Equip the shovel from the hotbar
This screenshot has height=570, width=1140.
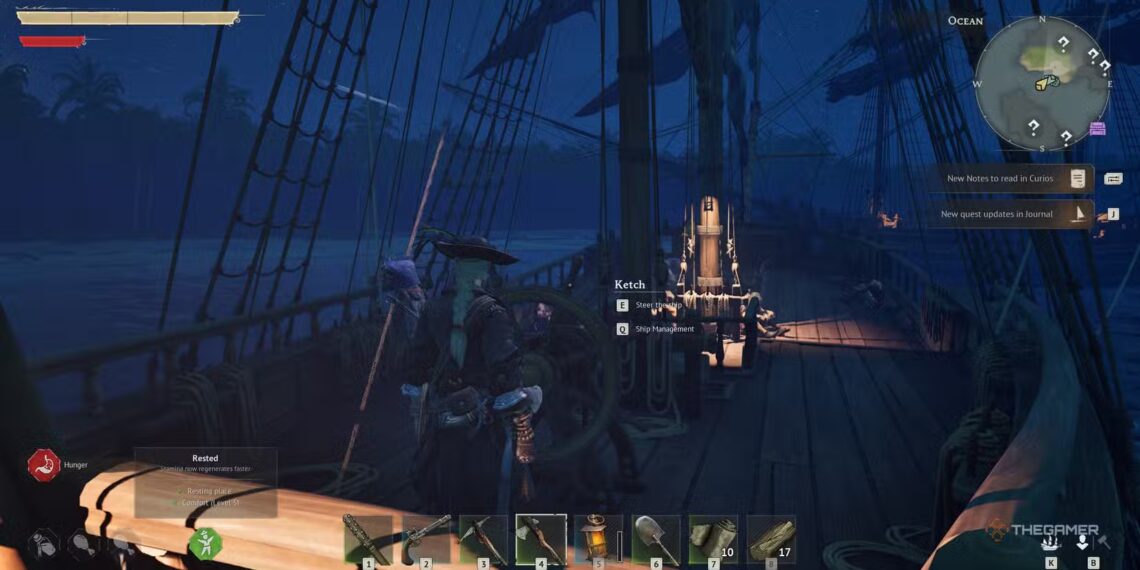(x=656, y=540)
